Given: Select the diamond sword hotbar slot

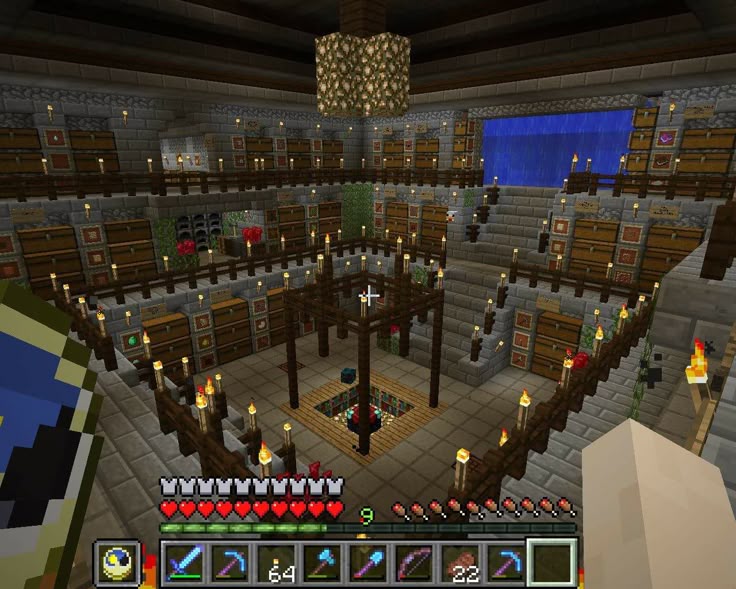Looking at the screenshot, I should 185,563.
